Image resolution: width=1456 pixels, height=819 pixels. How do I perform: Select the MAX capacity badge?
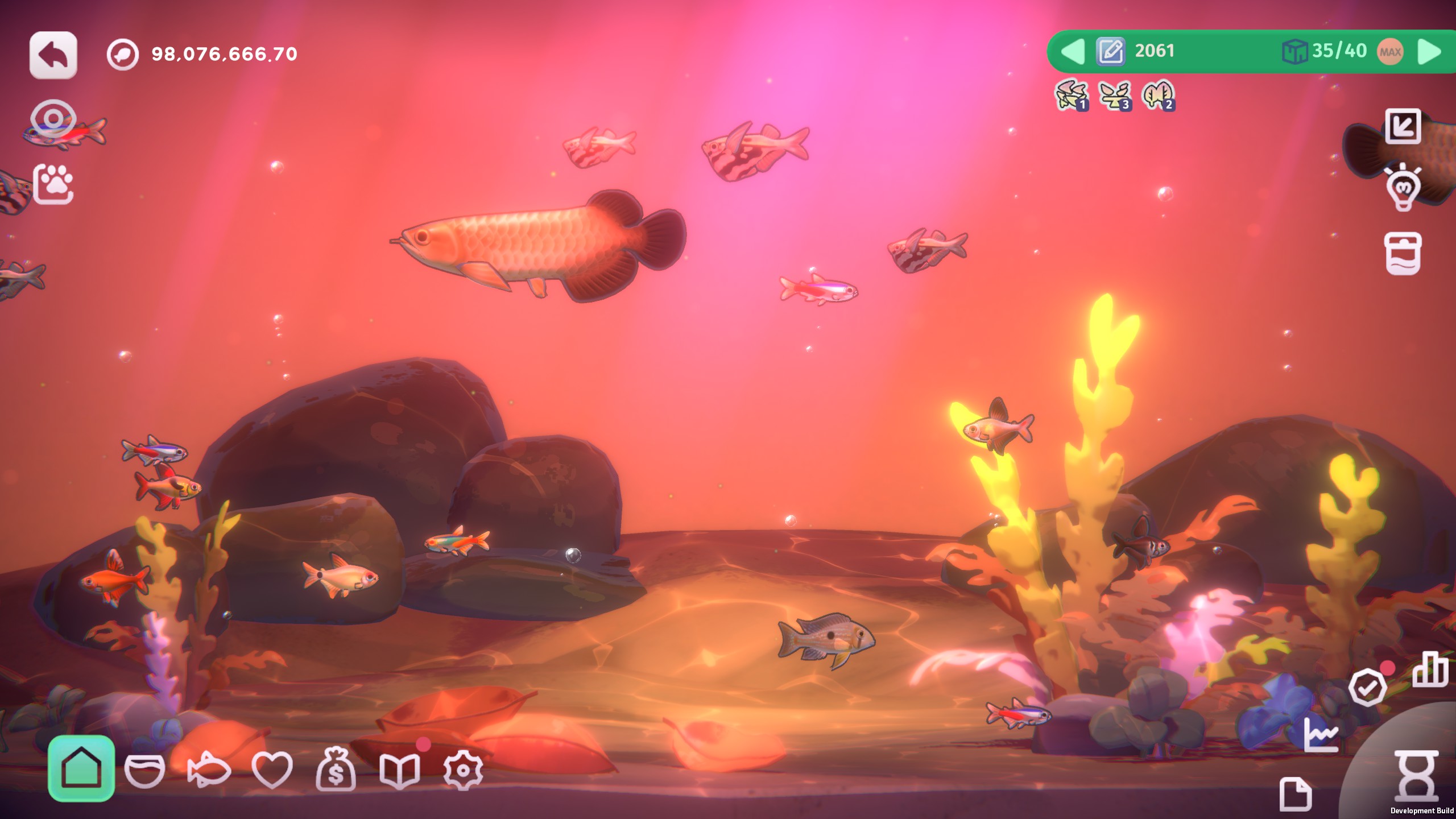(x=1390, y=52)
